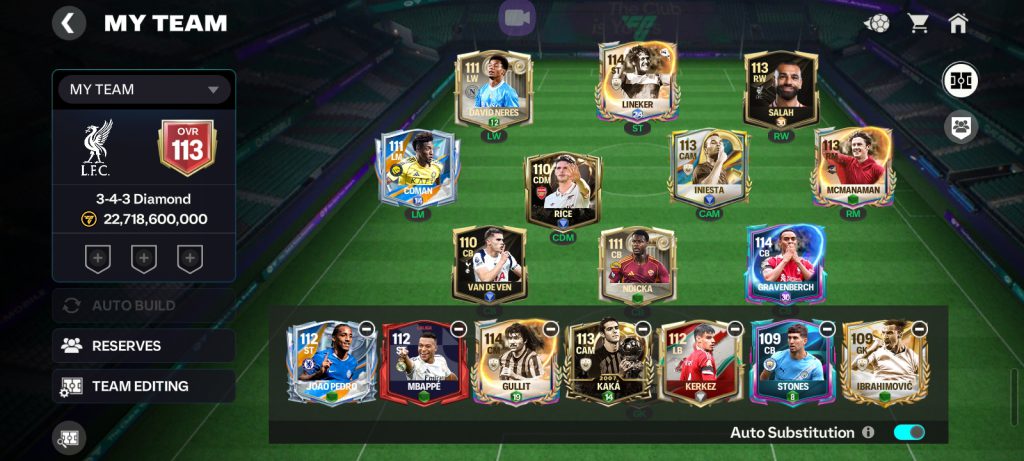Open Team Editing options
This screenshot has height=461, width=1024.
click(144, 386)
